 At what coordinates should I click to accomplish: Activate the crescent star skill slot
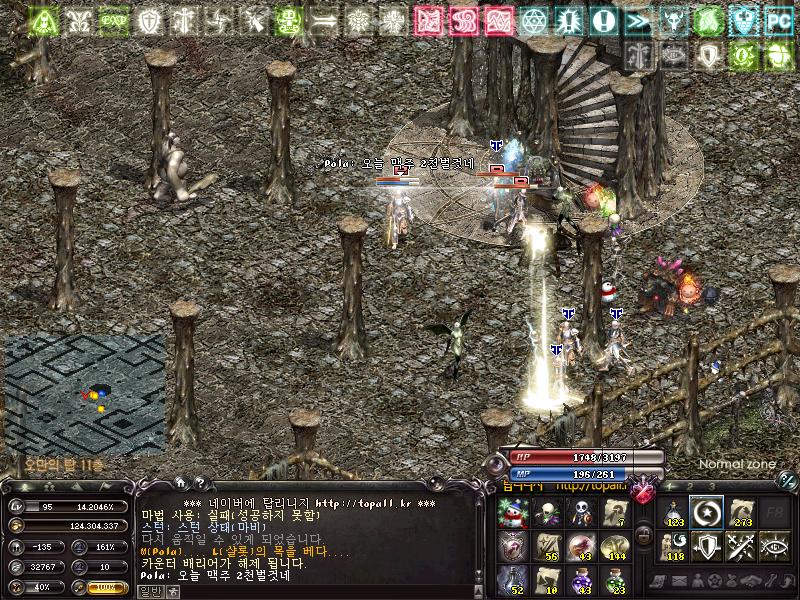point(707,513)
